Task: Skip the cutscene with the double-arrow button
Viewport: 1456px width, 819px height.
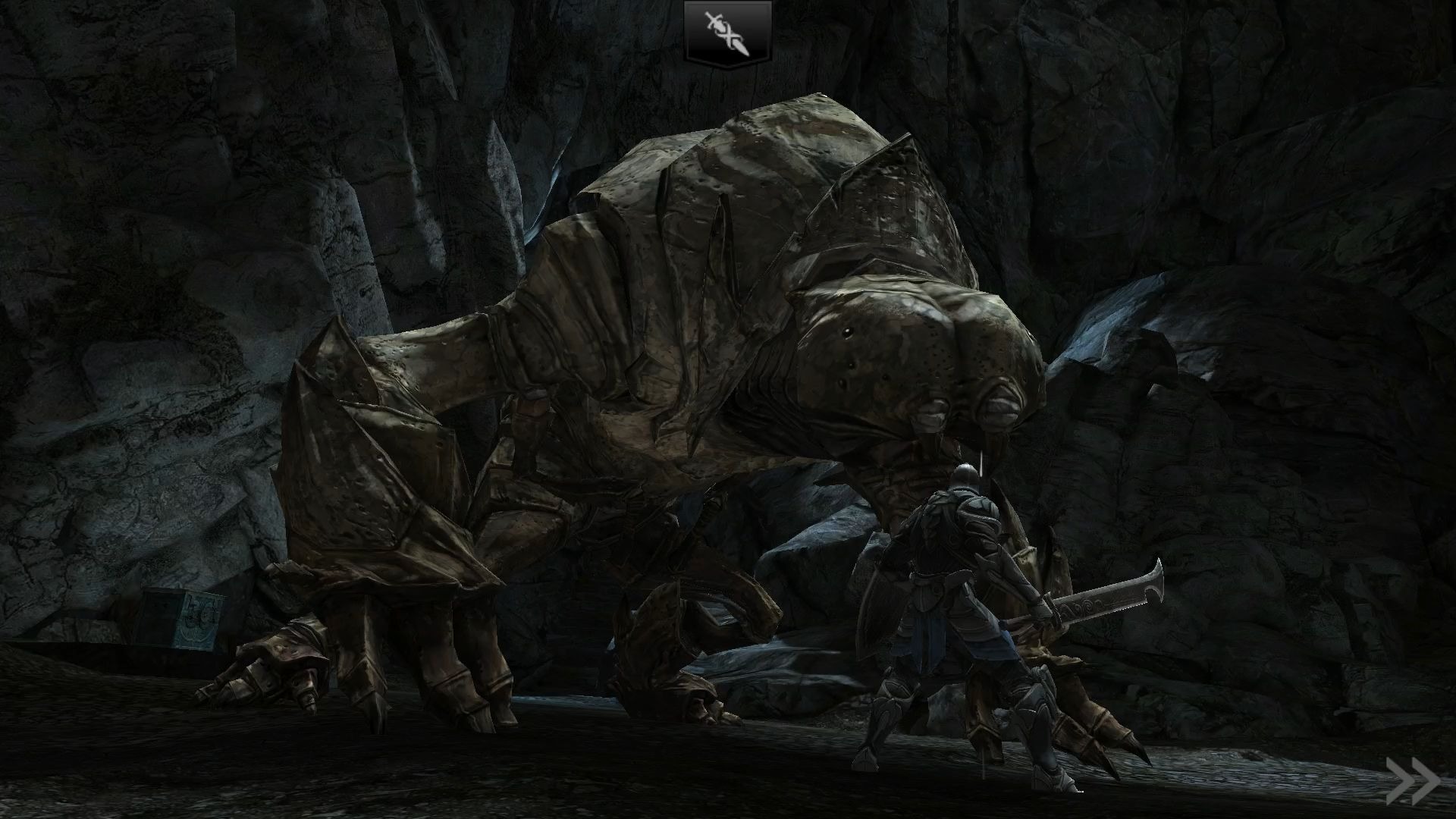Action: point(1412,781)
